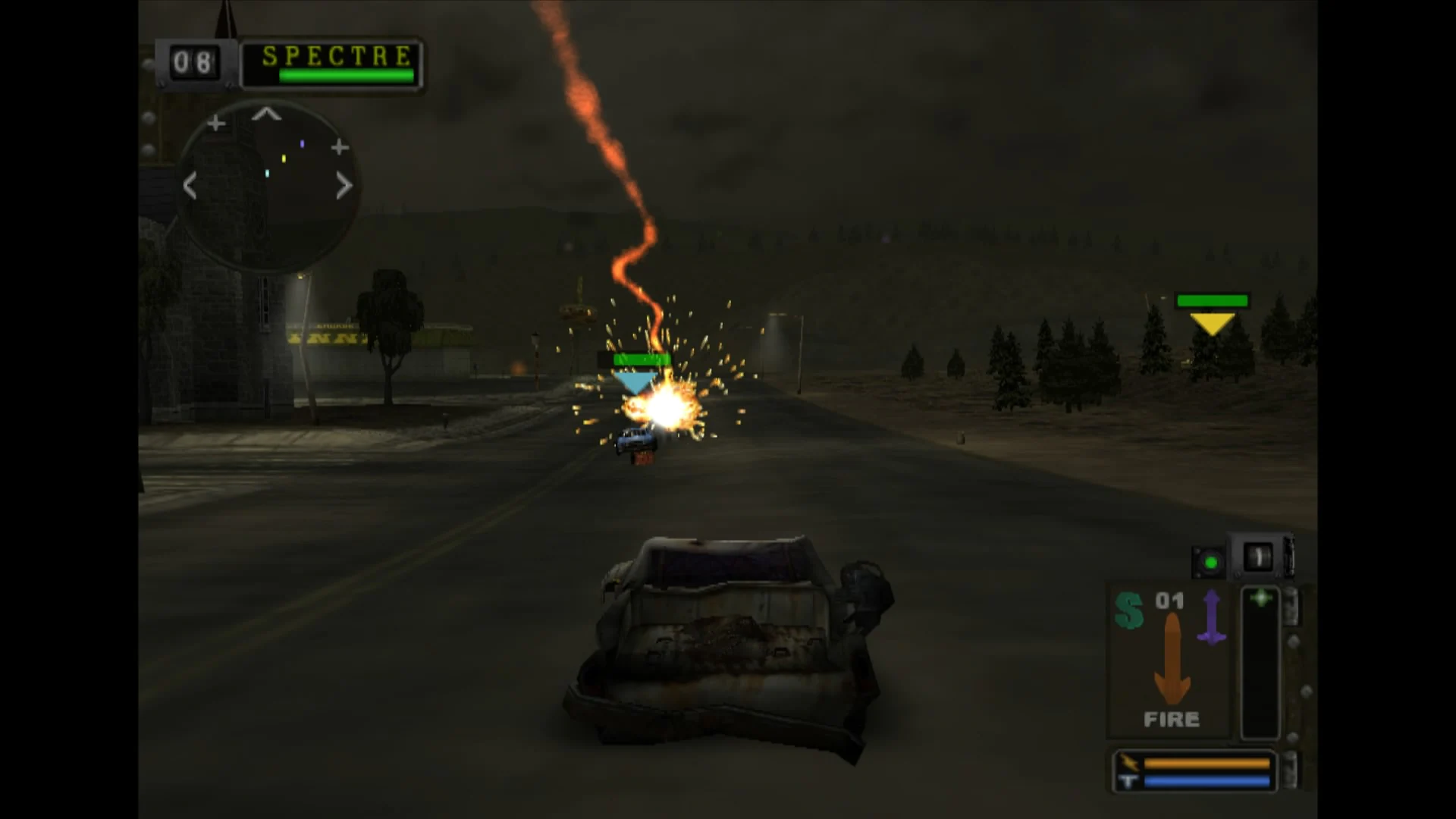Click the right chevron on the radar
The height and width of the screenshot is (819, 1456).
[x=343, y=186]
